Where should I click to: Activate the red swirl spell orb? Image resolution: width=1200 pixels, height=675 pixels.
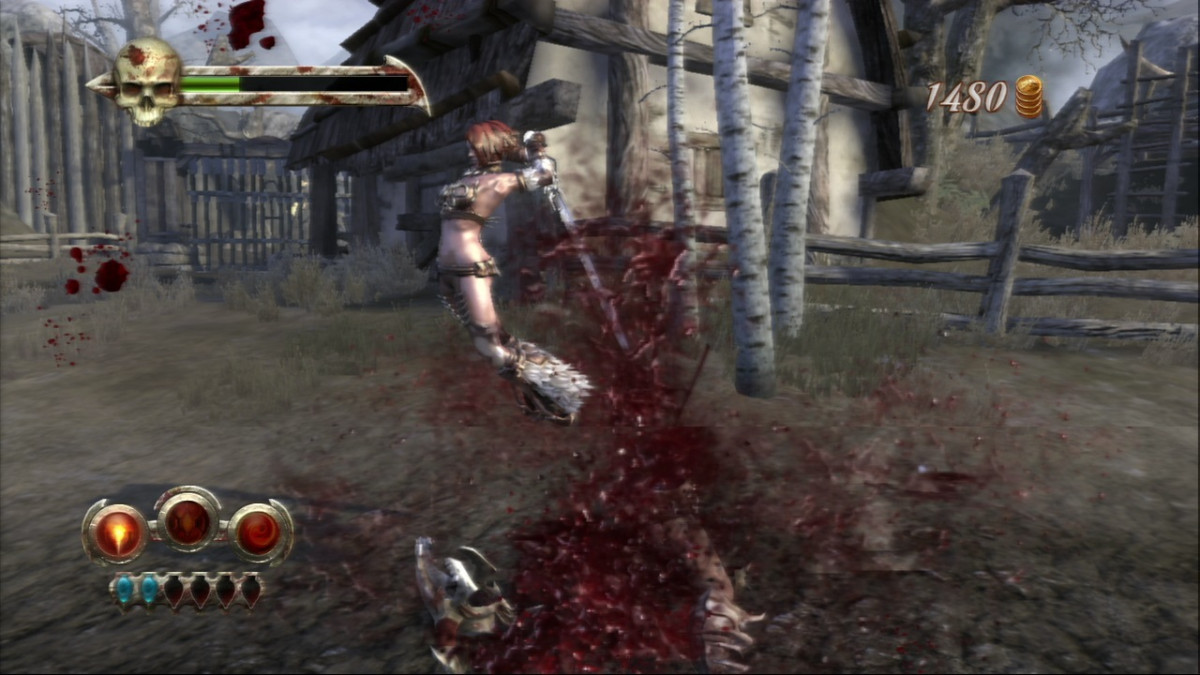[x=259, y=533]
